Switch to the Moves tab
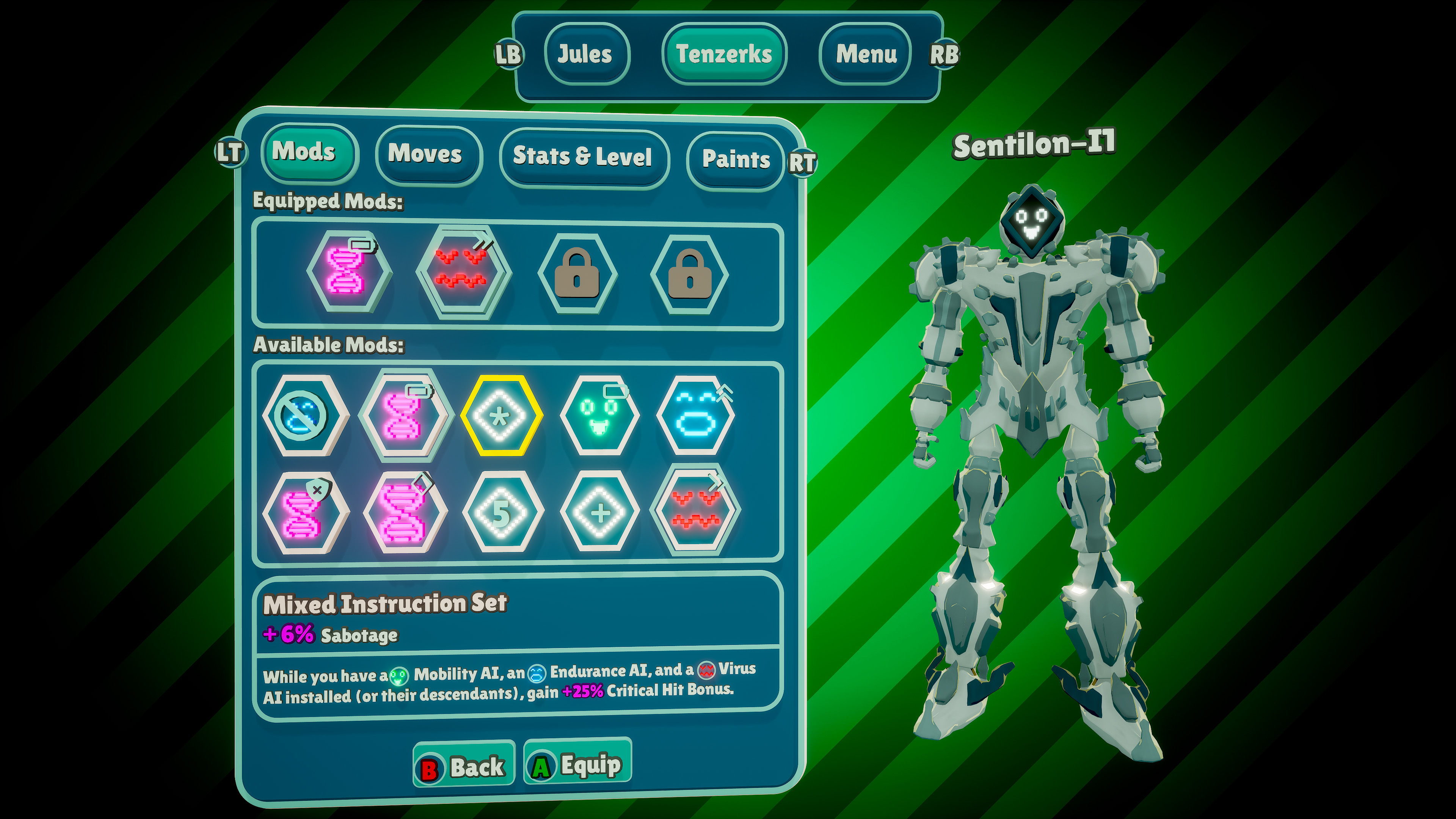The height and width of the screenshot is (819, 1456). [425, 154]
